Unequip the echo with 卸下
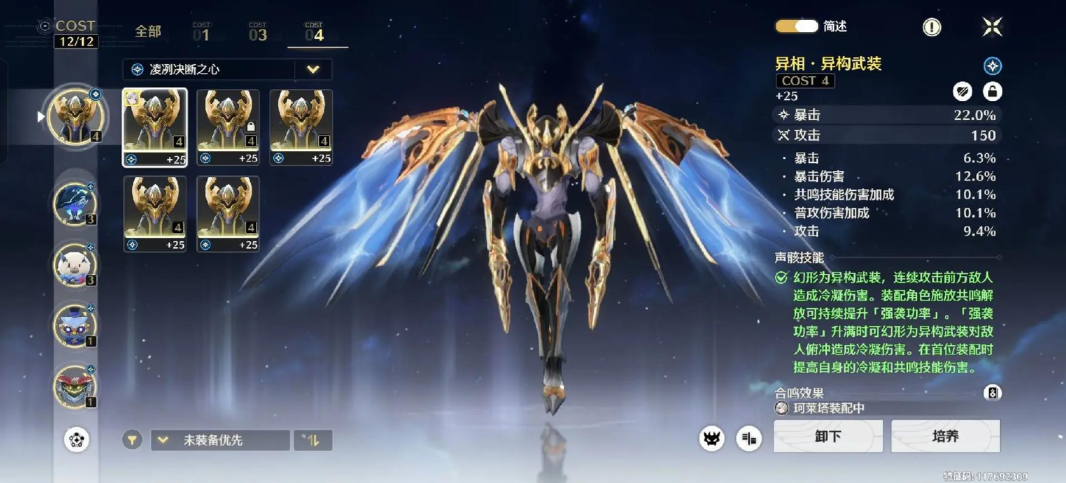The height and width of the screenshot is (483, 1066). pos(828,437)
